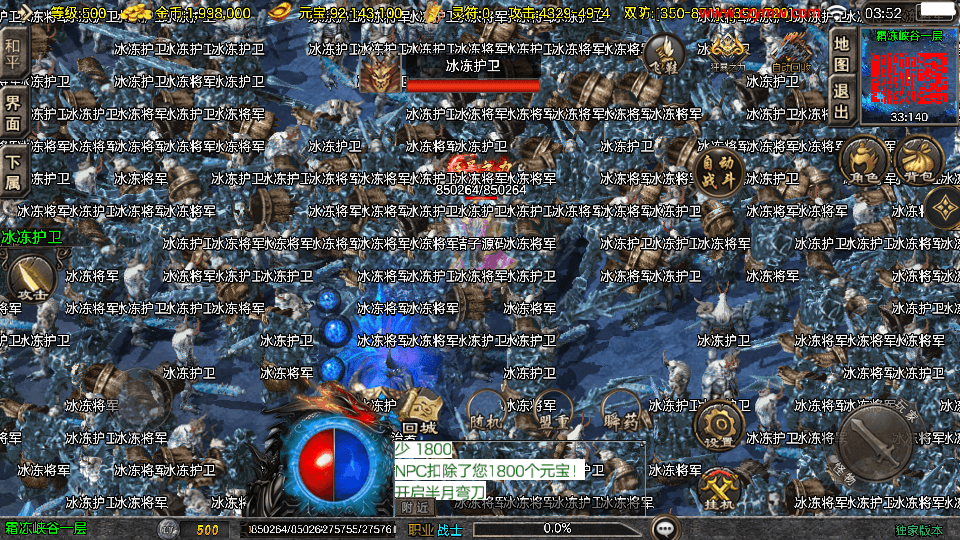Click the 界面 interface button

coord(12,111)
